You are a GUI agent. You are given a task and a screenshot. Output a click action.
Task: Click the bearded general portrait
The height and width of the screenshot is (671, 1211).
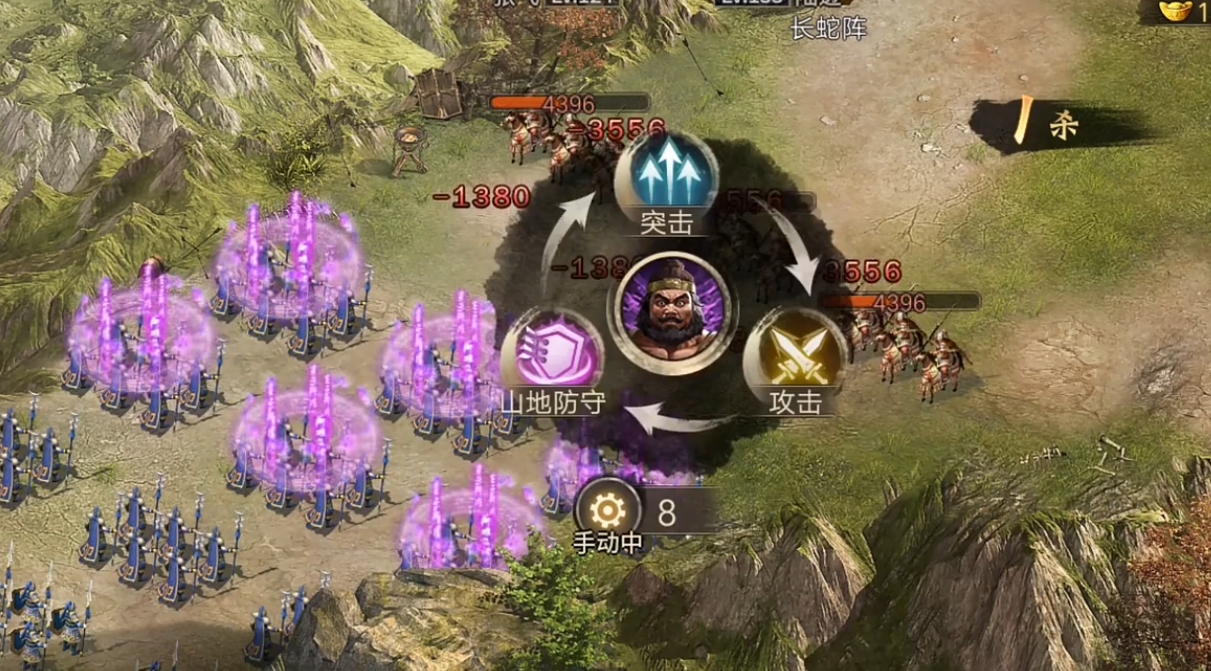pos(672,313)
